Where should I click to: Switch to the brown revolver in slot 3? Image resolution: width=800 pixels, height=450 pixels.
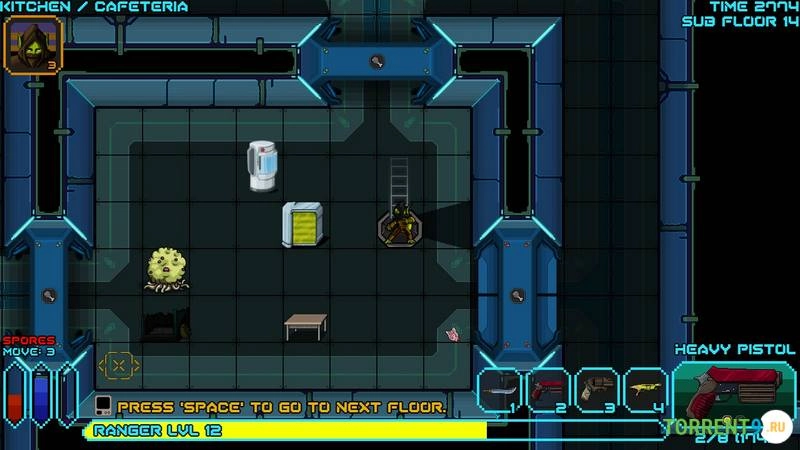[x=597, y=391]
